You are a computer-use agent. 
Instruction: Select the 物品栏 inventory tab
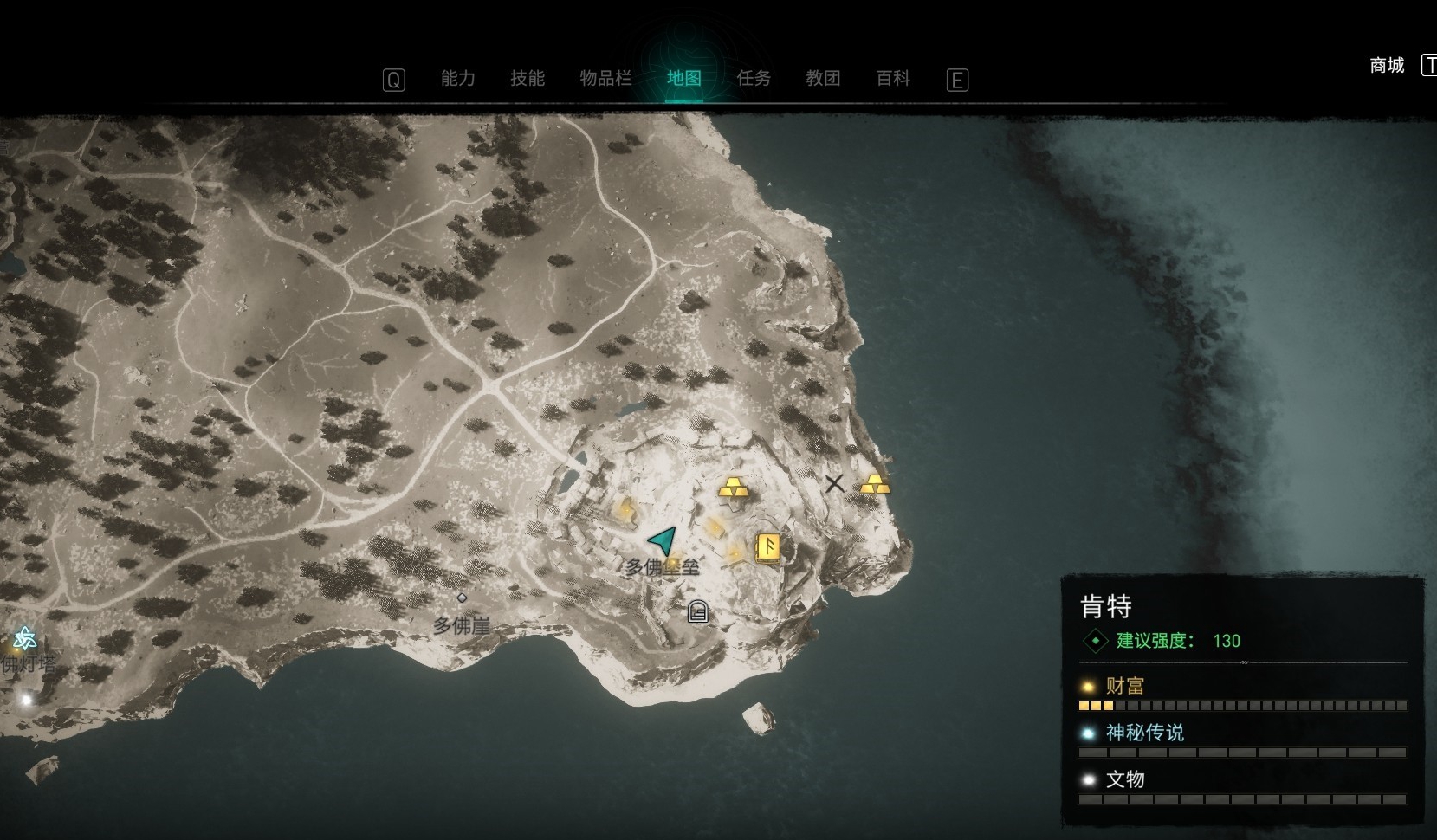click(605, 79)
